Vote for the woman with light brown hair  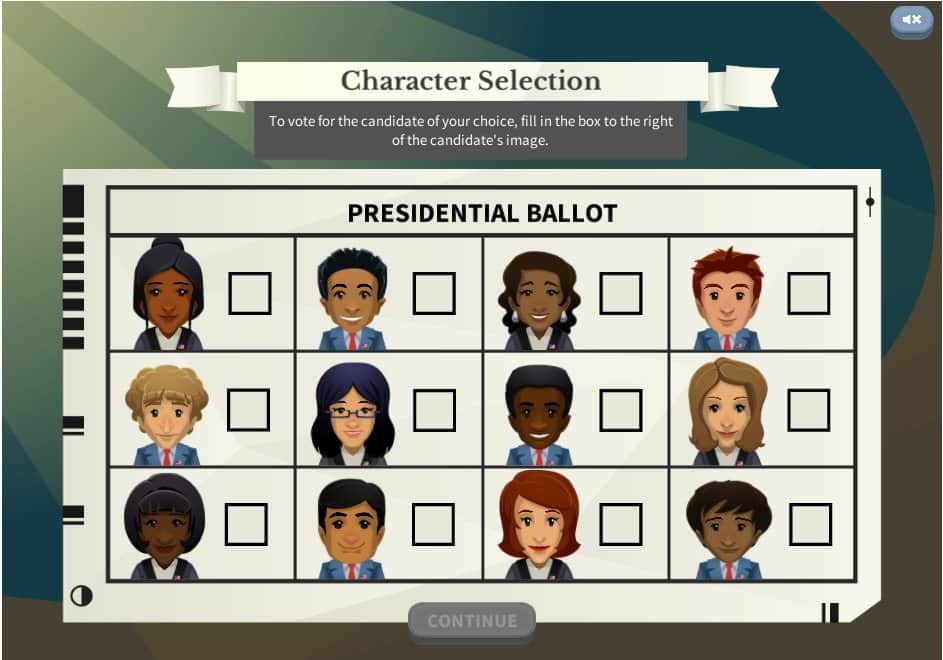click(808, 410)
